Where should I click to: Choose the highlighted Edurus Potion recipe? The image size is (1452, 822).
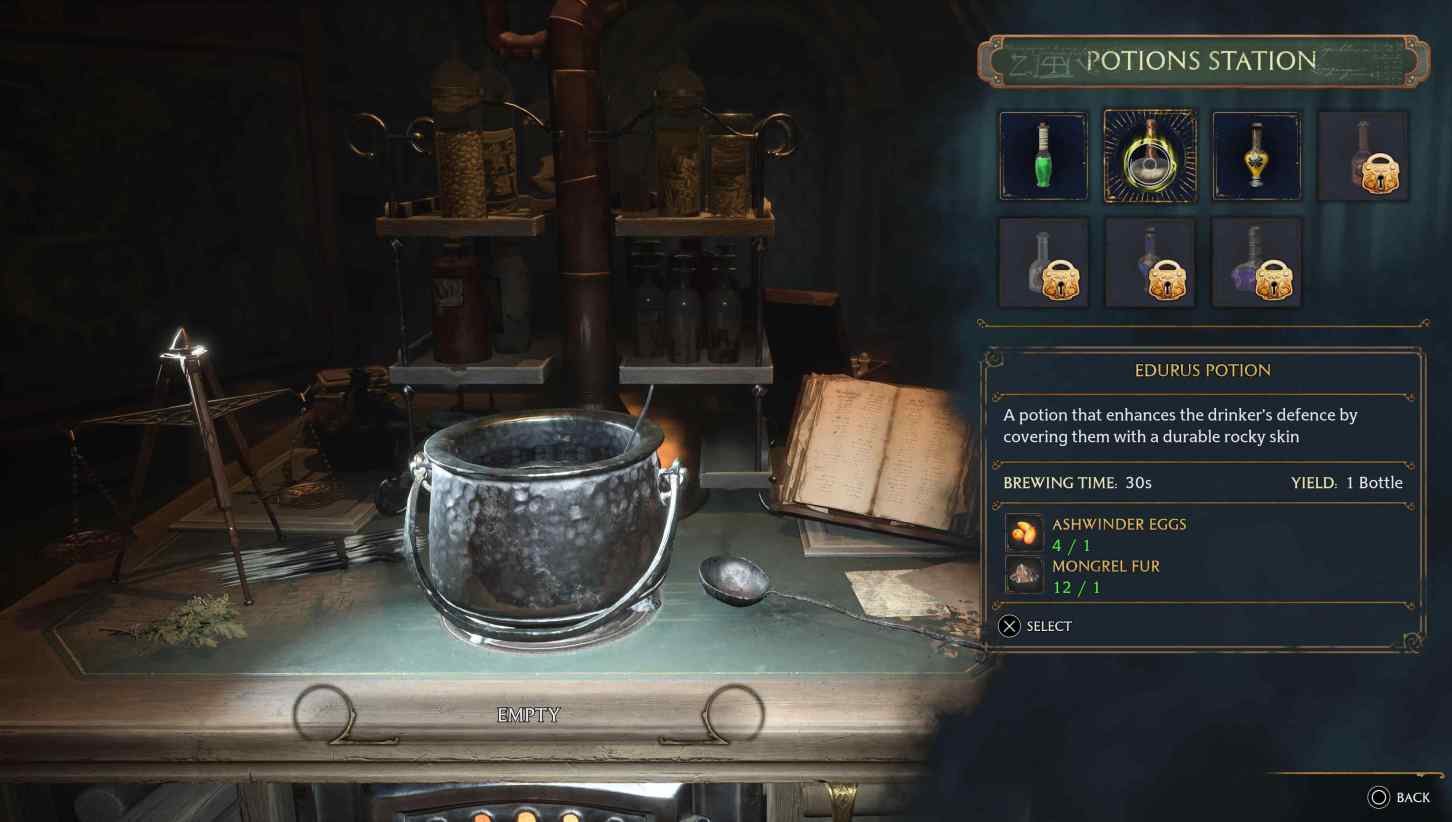pyautogui.click(x=1150, y=156)
